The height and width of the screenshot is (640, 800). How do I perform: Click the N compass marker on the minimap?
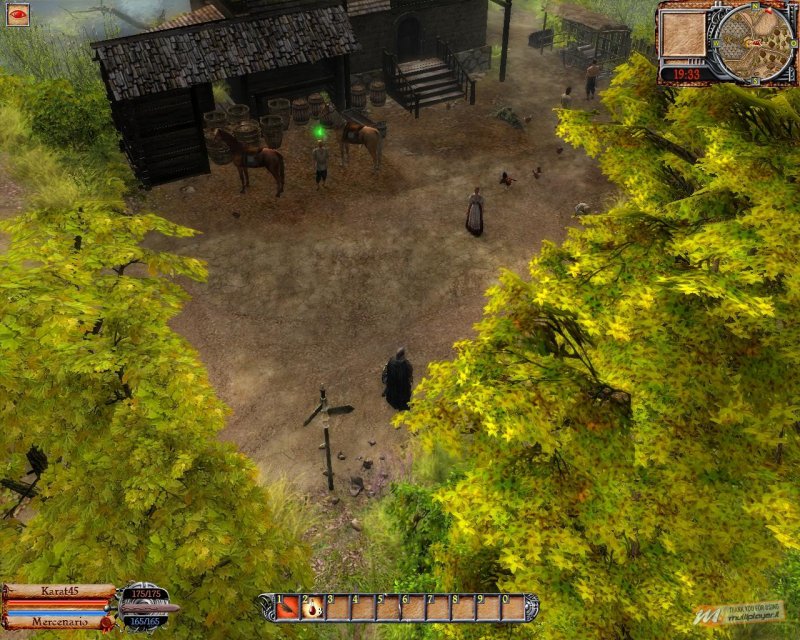757,8
